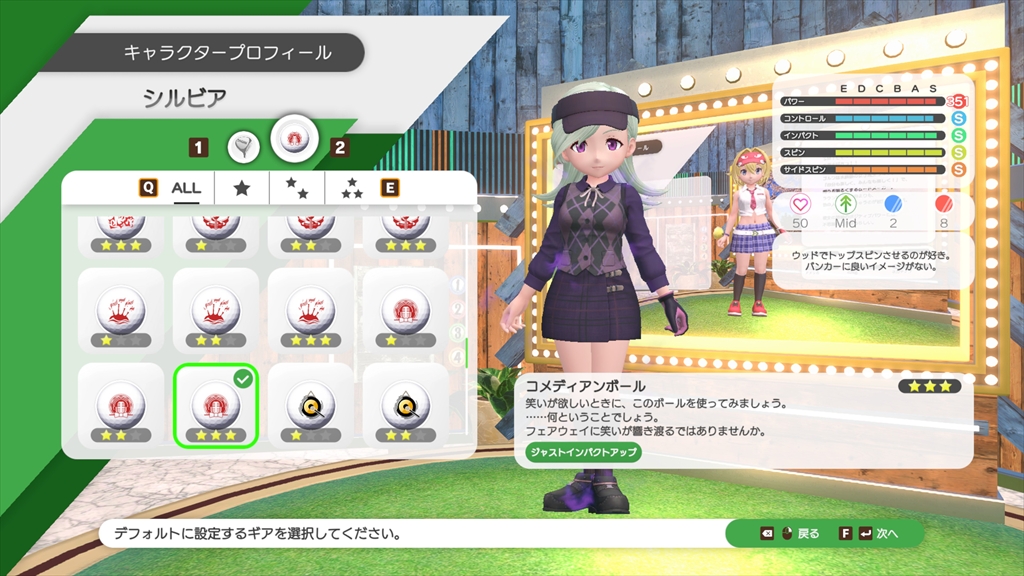Select the one-star microphone ball

(406, 311)
